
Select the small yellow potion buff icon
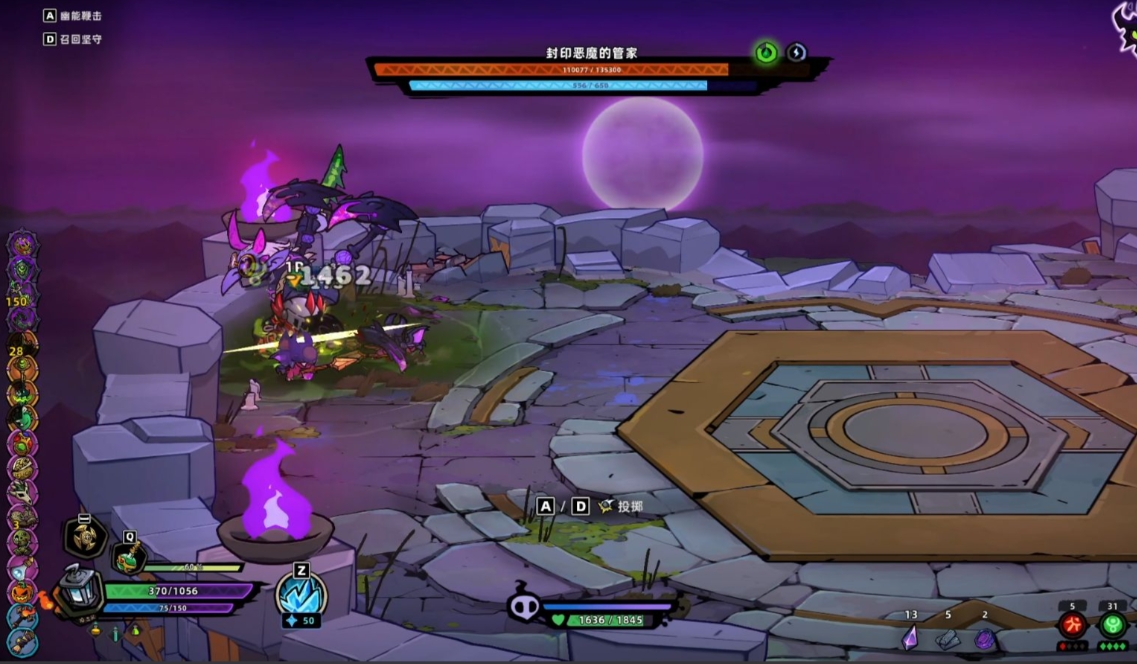click(x=95, y=630)
